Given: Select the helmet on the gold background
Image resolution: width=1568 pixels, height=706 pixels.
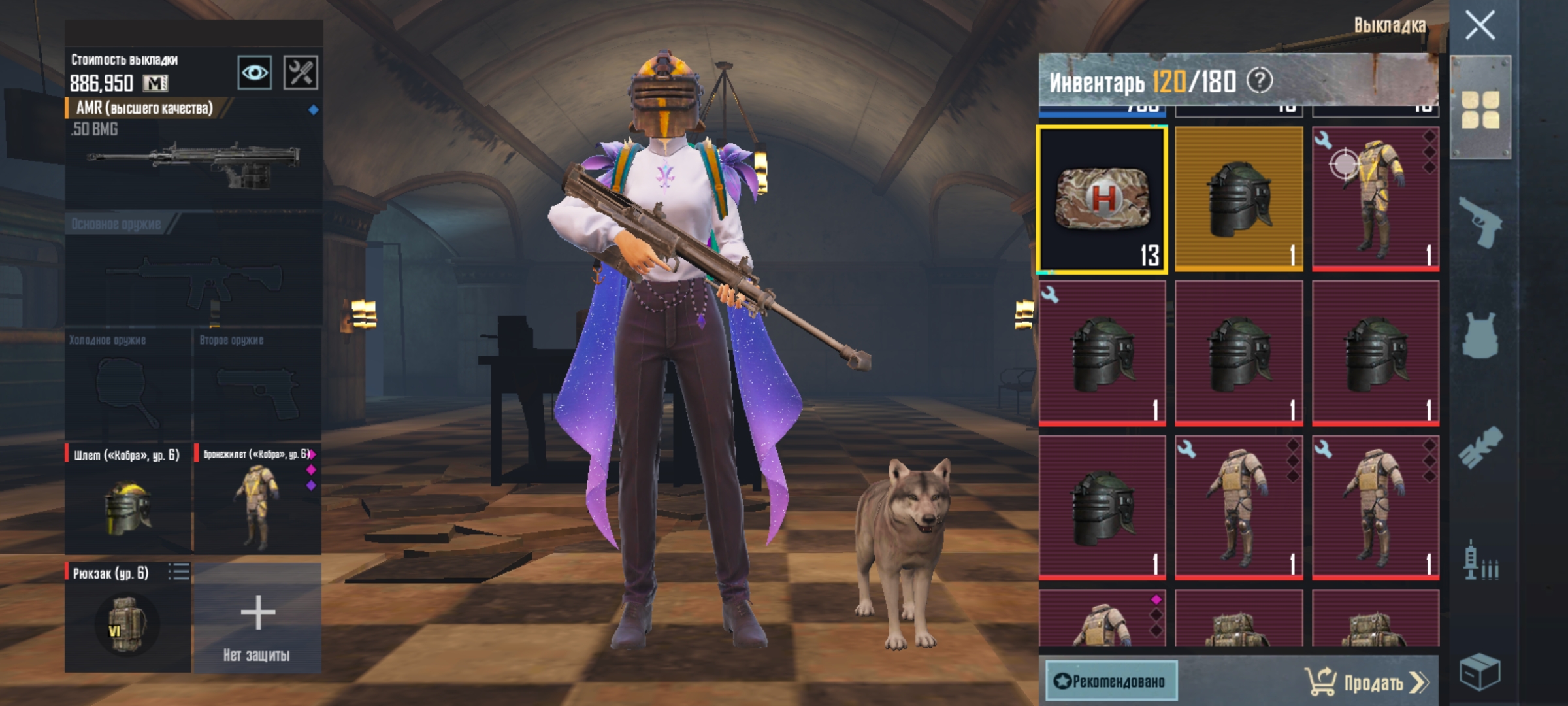Looking at the screenshot, I should click(x=1239, y=199).
